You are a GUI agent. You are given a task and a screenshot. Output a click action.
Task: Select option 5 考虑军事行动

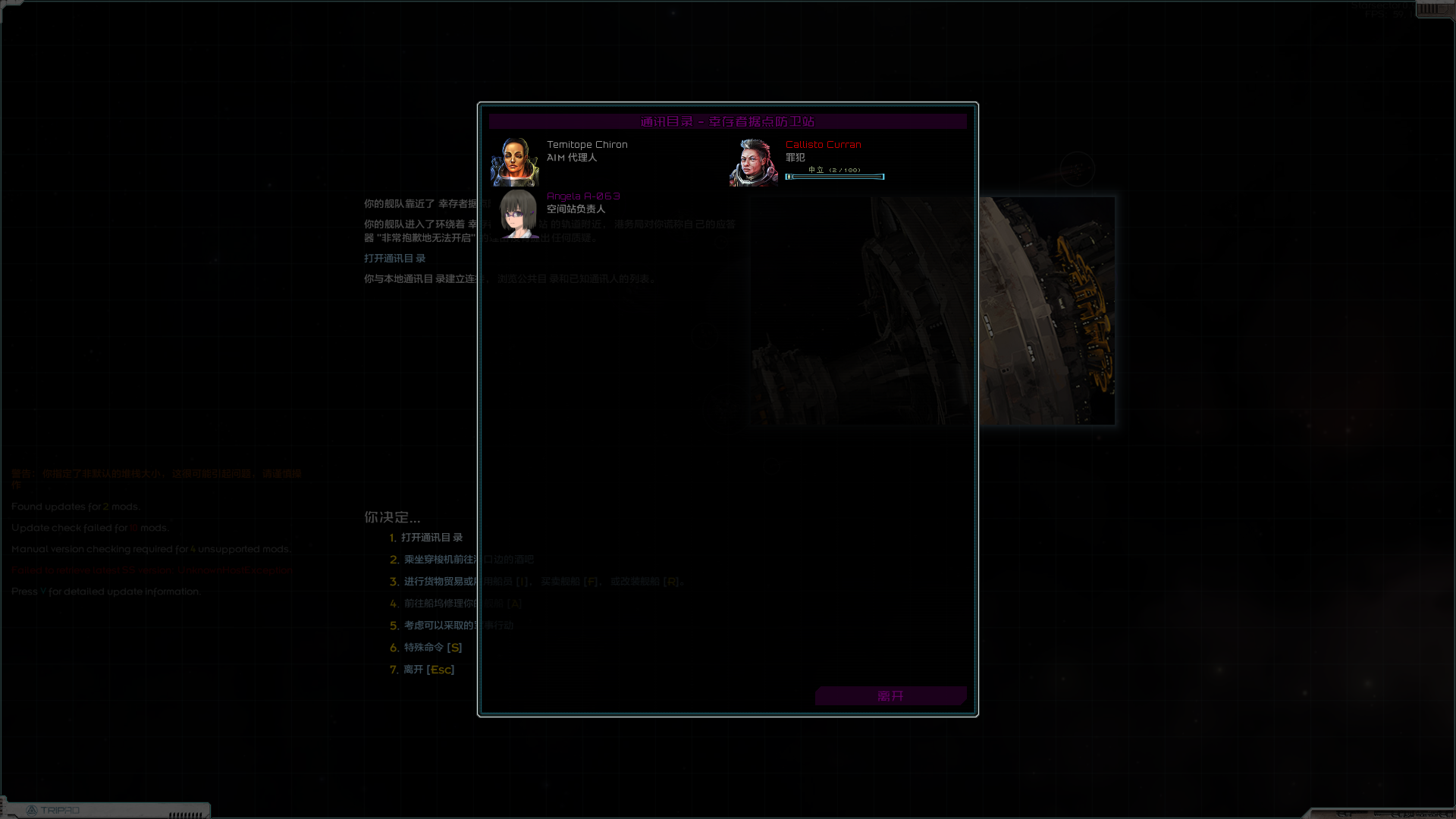tap(455, 625)
